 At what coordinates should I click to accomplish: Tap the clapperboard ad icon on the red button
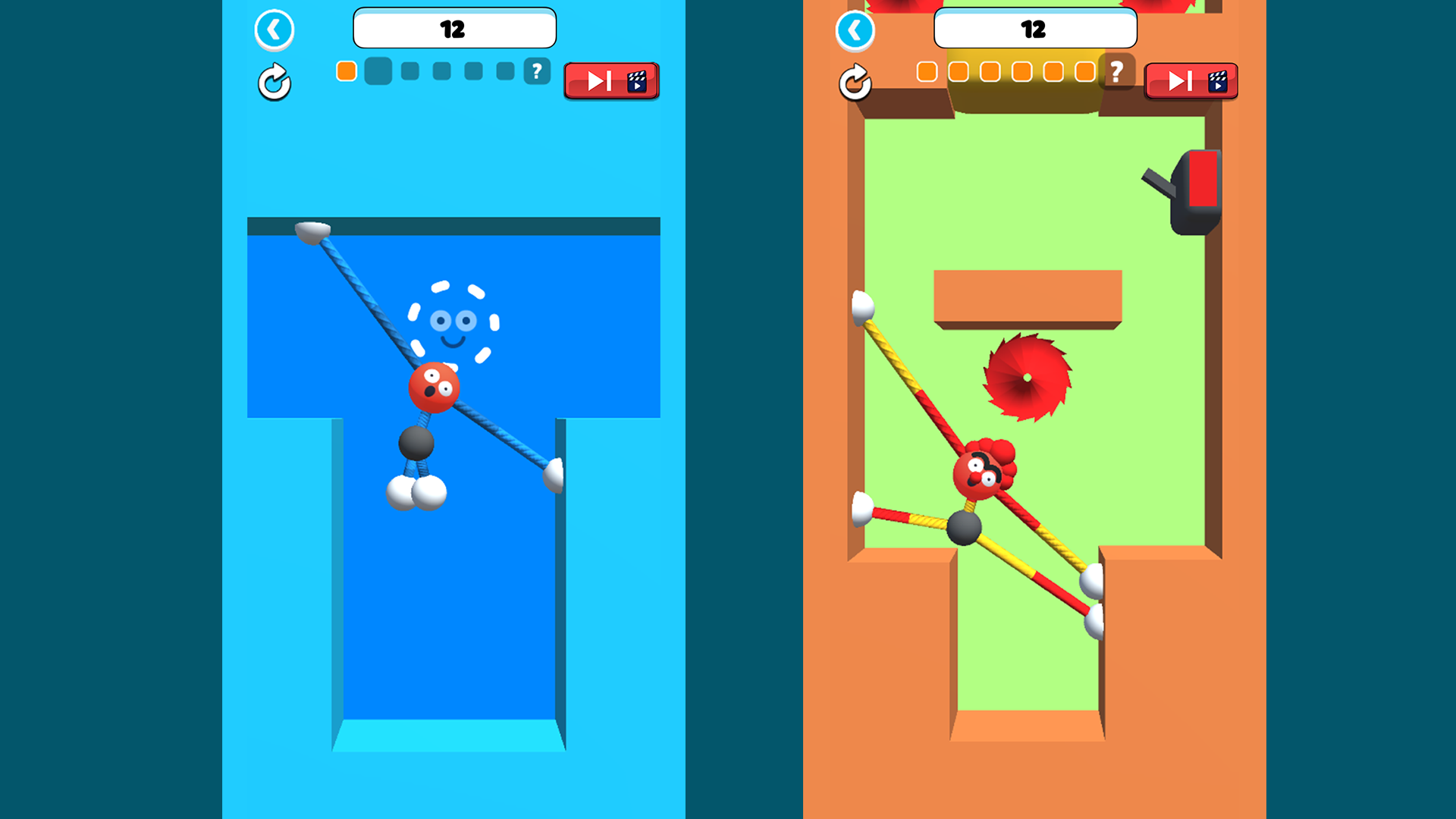pos(638,80)
